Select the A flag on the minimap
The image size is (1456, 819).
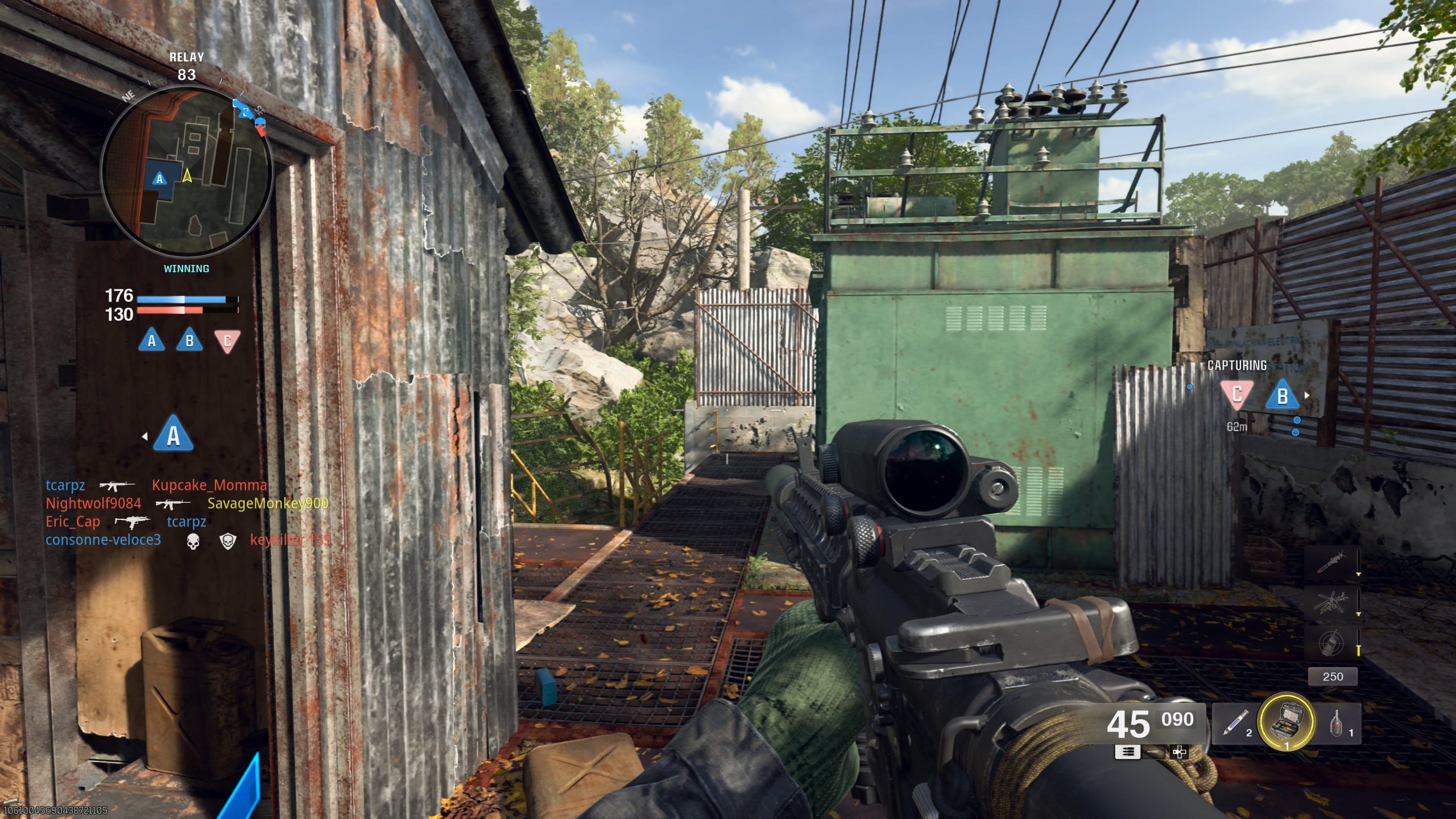point(159,179)
